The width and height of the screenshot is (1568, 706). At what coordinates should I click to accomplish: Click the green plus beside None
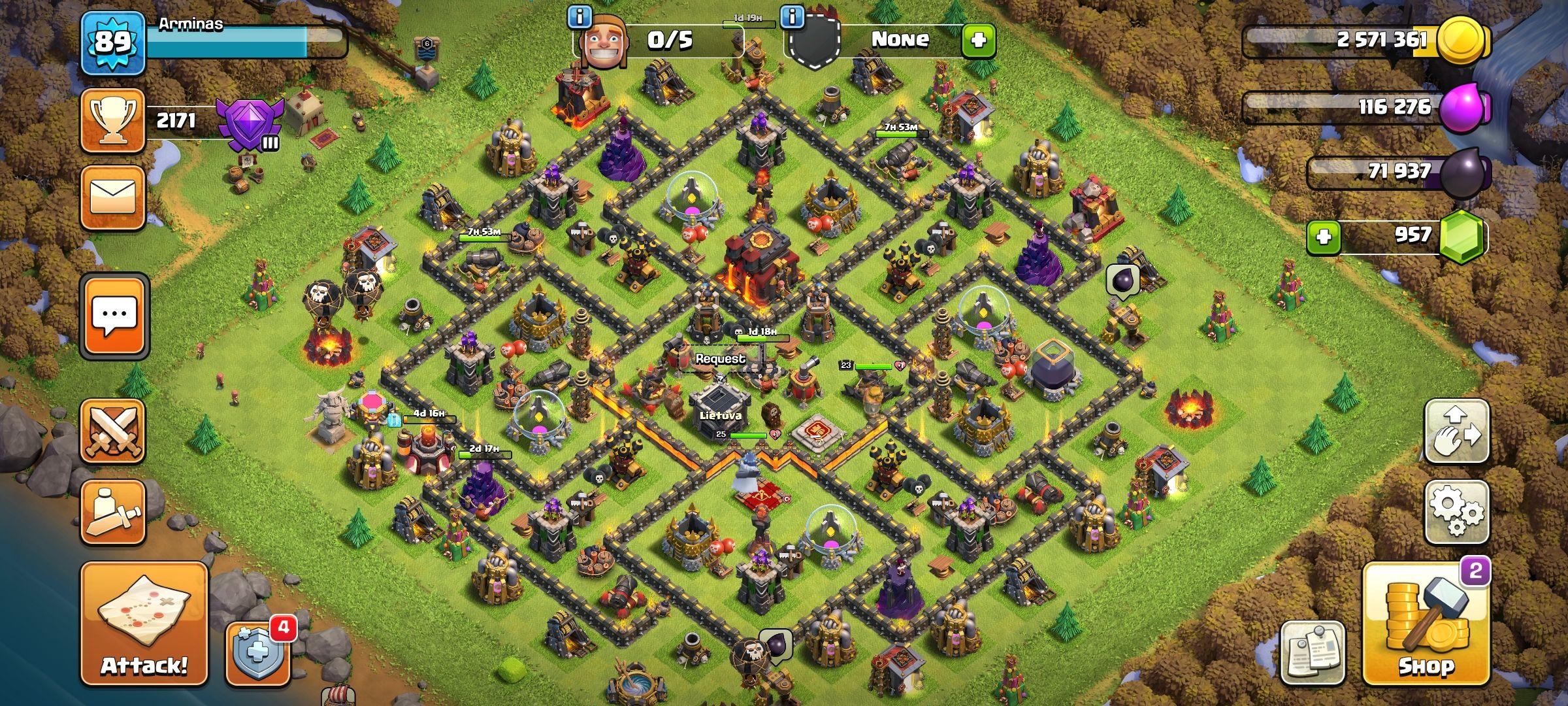pyautogui.click(x=978, y=41)
